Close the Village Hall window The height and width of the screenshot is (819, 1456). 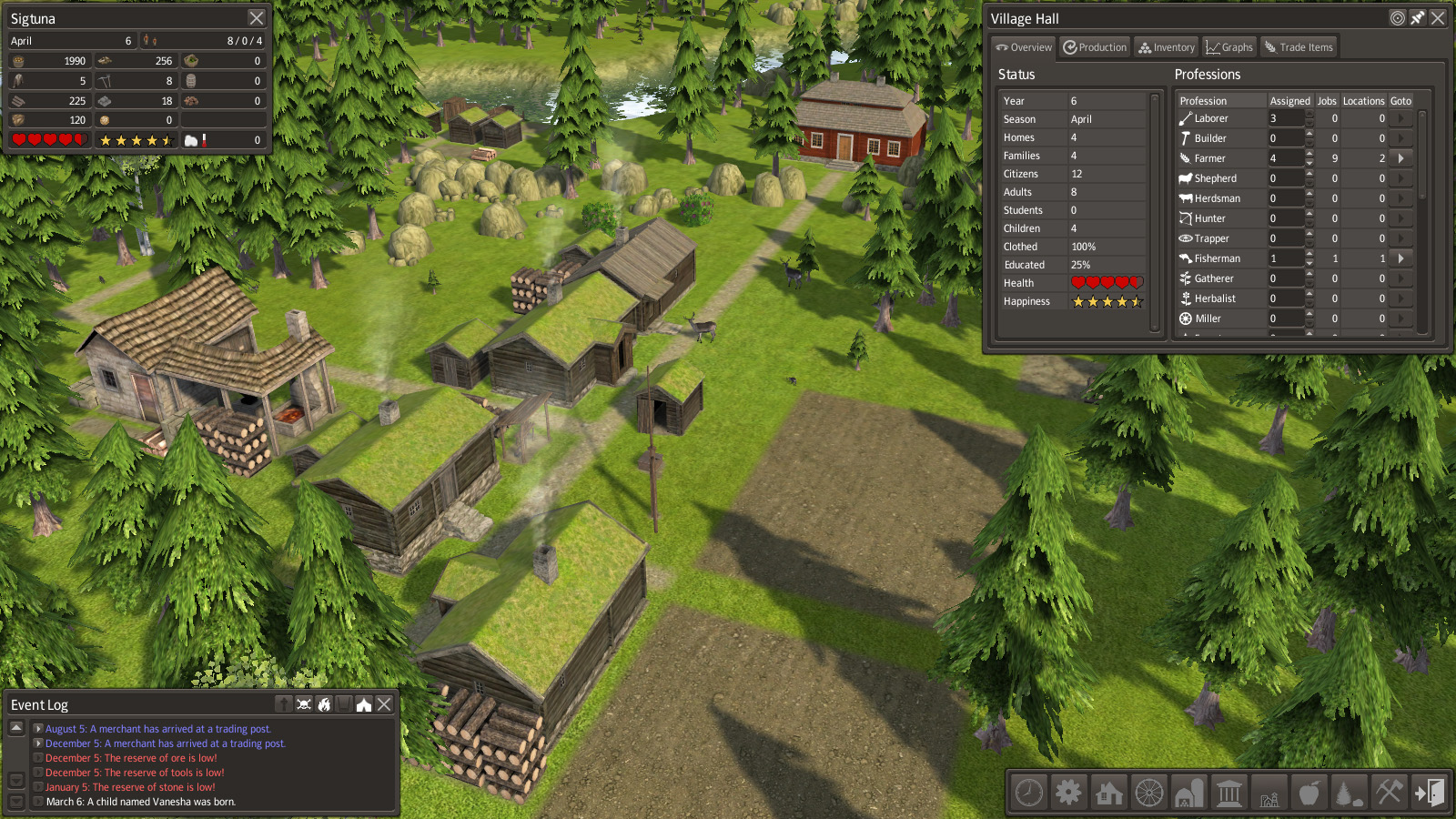(x=1438, y=18)
